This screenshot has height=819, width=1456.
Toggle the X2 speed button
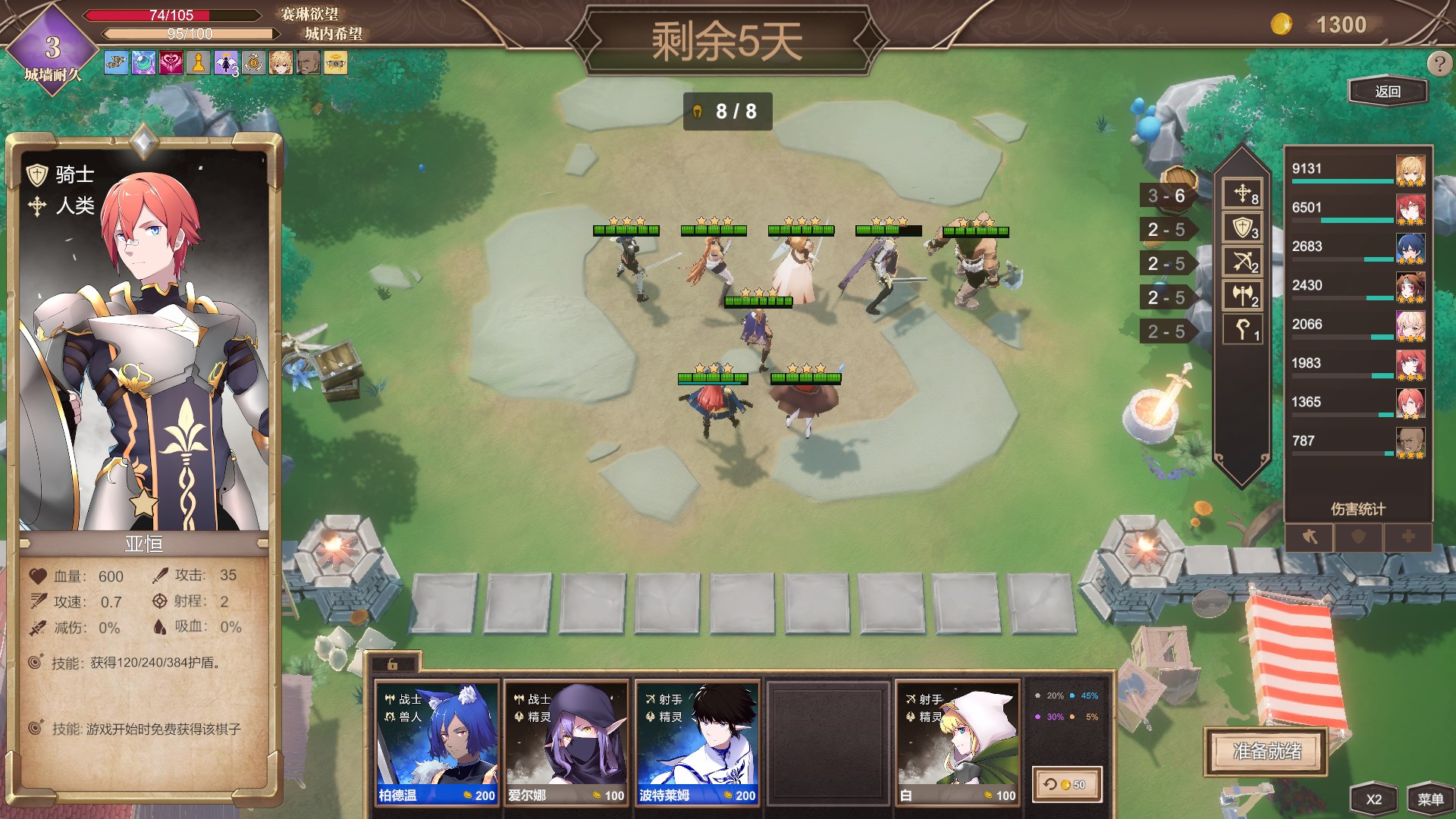(1373, 799)
